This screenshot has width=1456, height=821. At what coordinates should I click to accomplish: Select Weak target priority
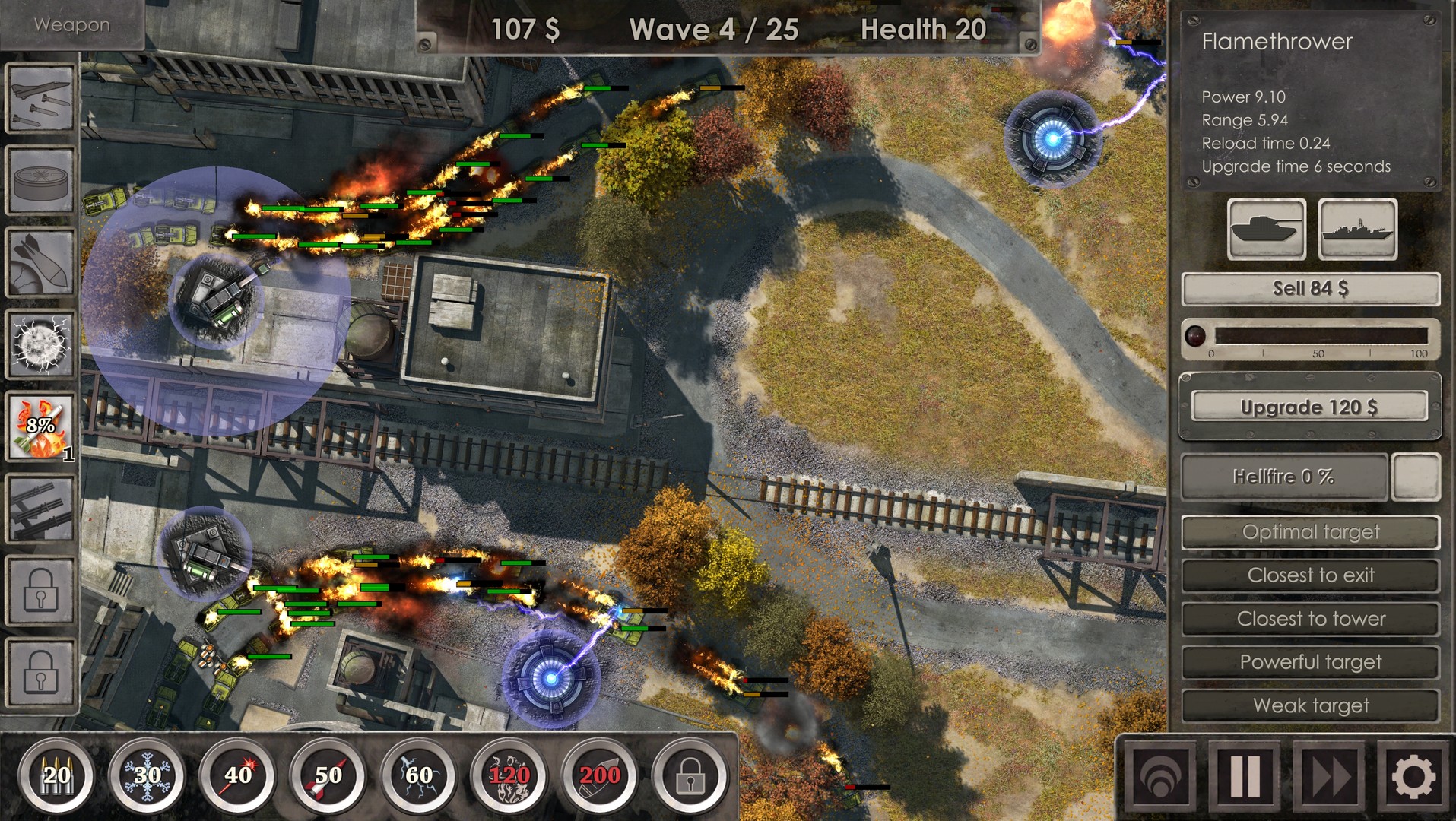tap(1310, 705)
